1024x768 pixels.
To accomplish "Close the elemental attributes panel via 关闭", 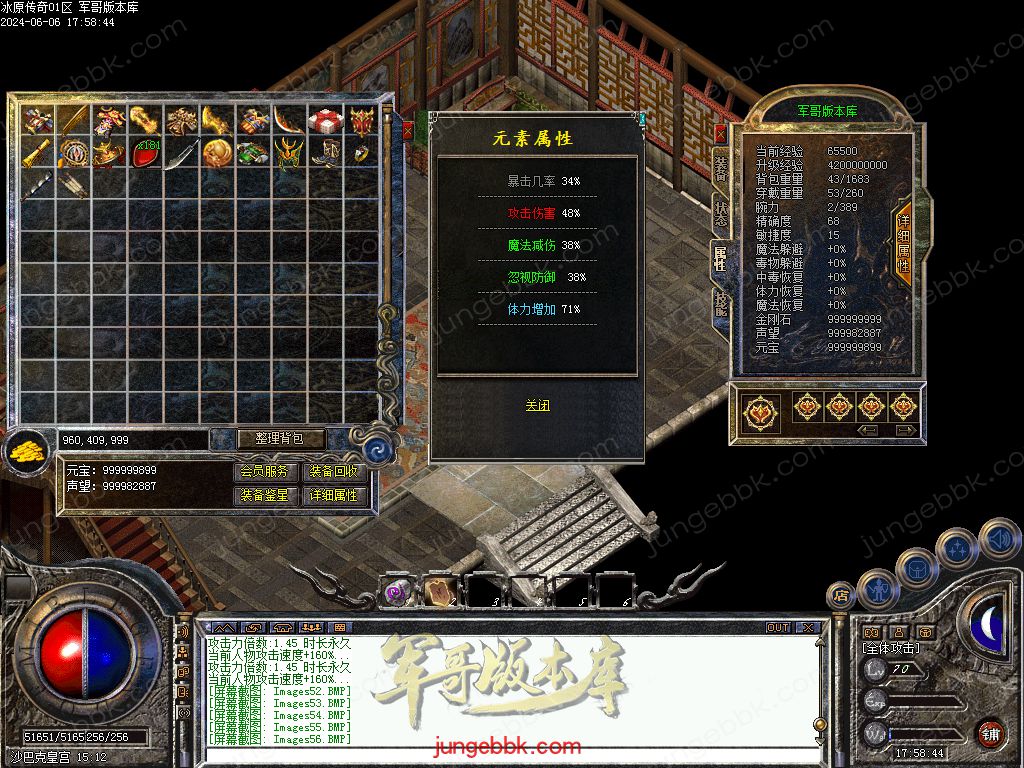I will [x=537, y=405].
